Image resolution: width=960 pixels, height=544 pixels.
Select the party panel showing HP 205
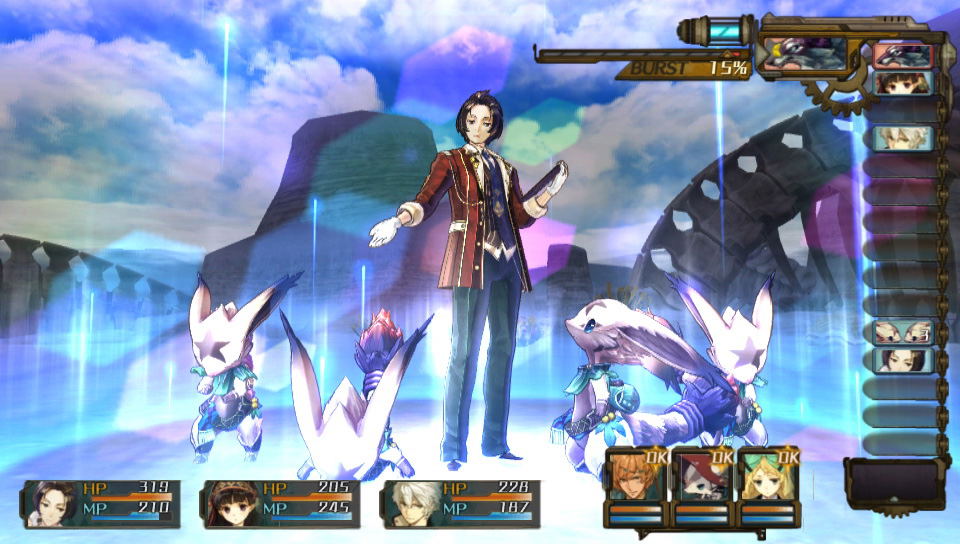tap(280, 503)
